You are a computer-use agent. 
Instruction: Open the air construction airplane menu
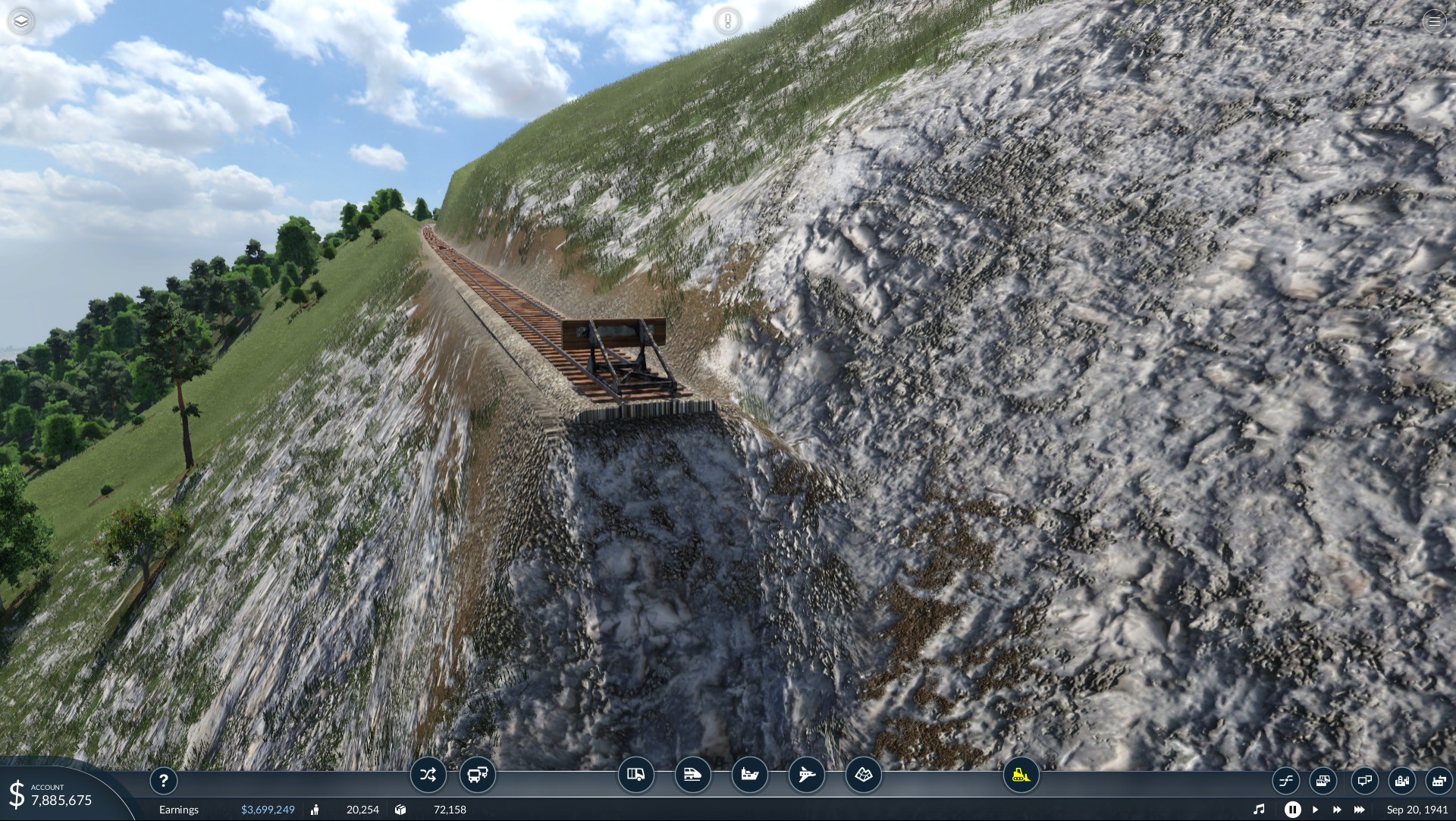coord(806,775)
